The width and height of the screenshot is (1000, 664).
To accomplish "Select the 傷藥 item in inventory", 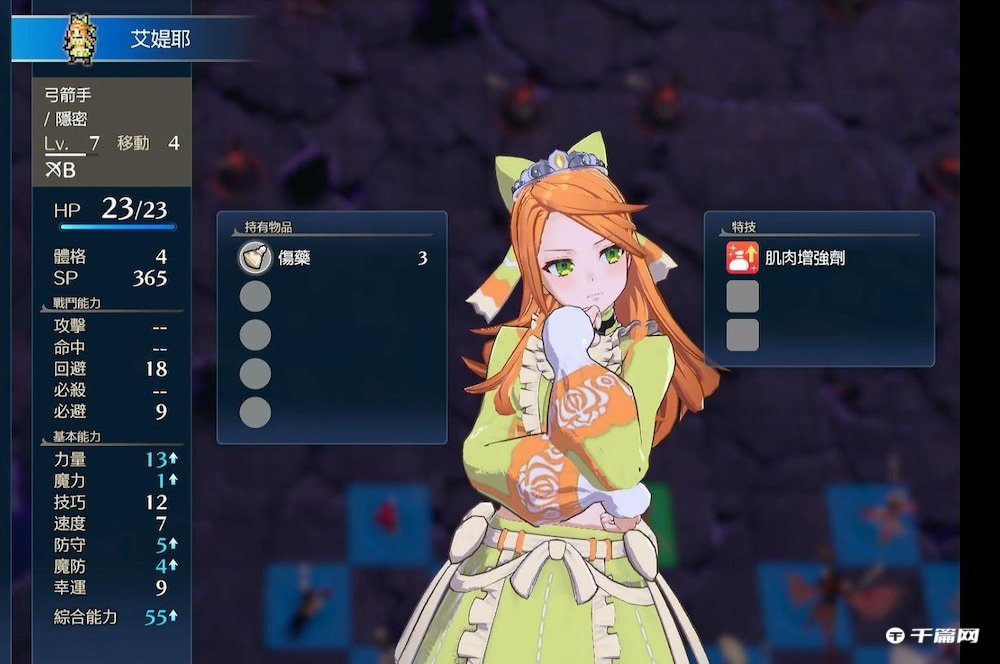I will point(294,258).
